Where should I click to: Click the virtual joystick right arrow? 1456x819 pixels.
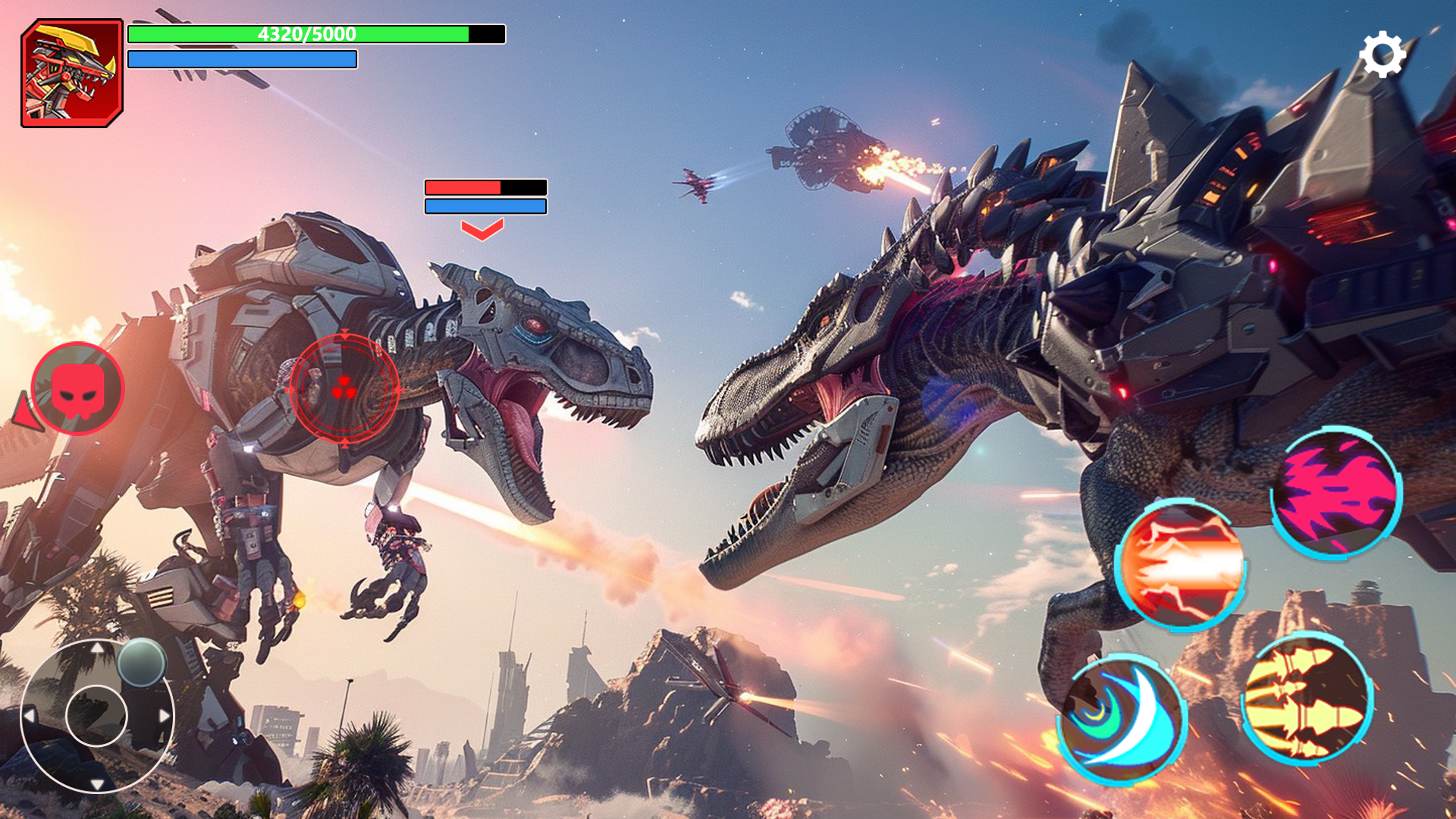point(165,715)
